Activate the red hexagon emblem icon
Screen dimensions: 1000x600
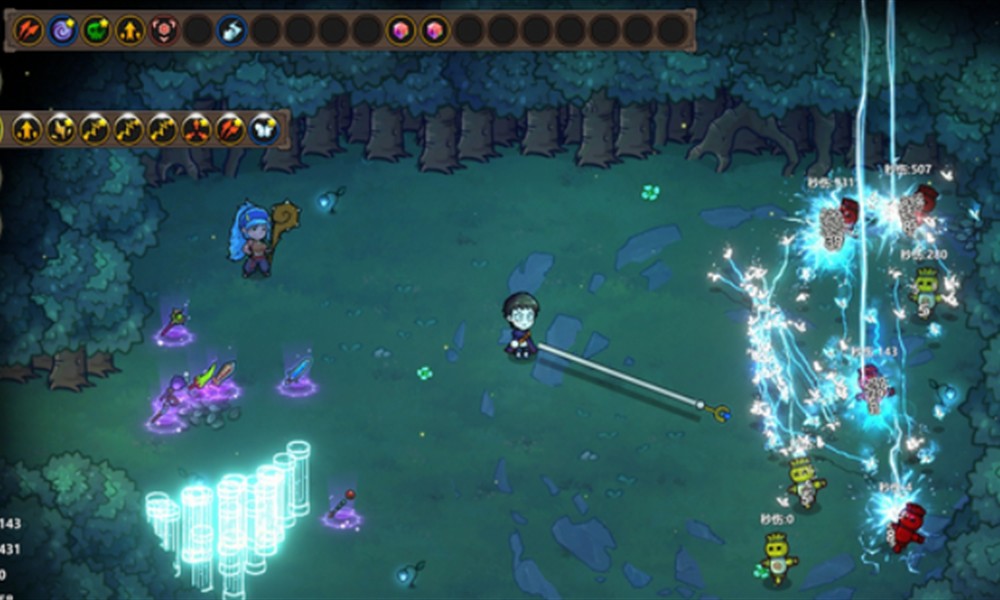pos(164,30)
